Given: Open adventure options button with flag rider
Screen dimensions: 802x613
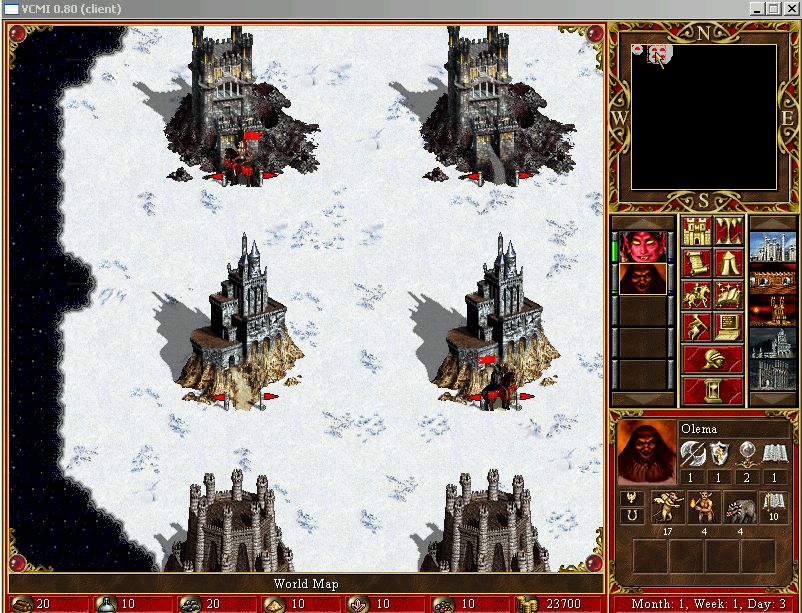Looking at the screenshot, I should tap(695, 328).
